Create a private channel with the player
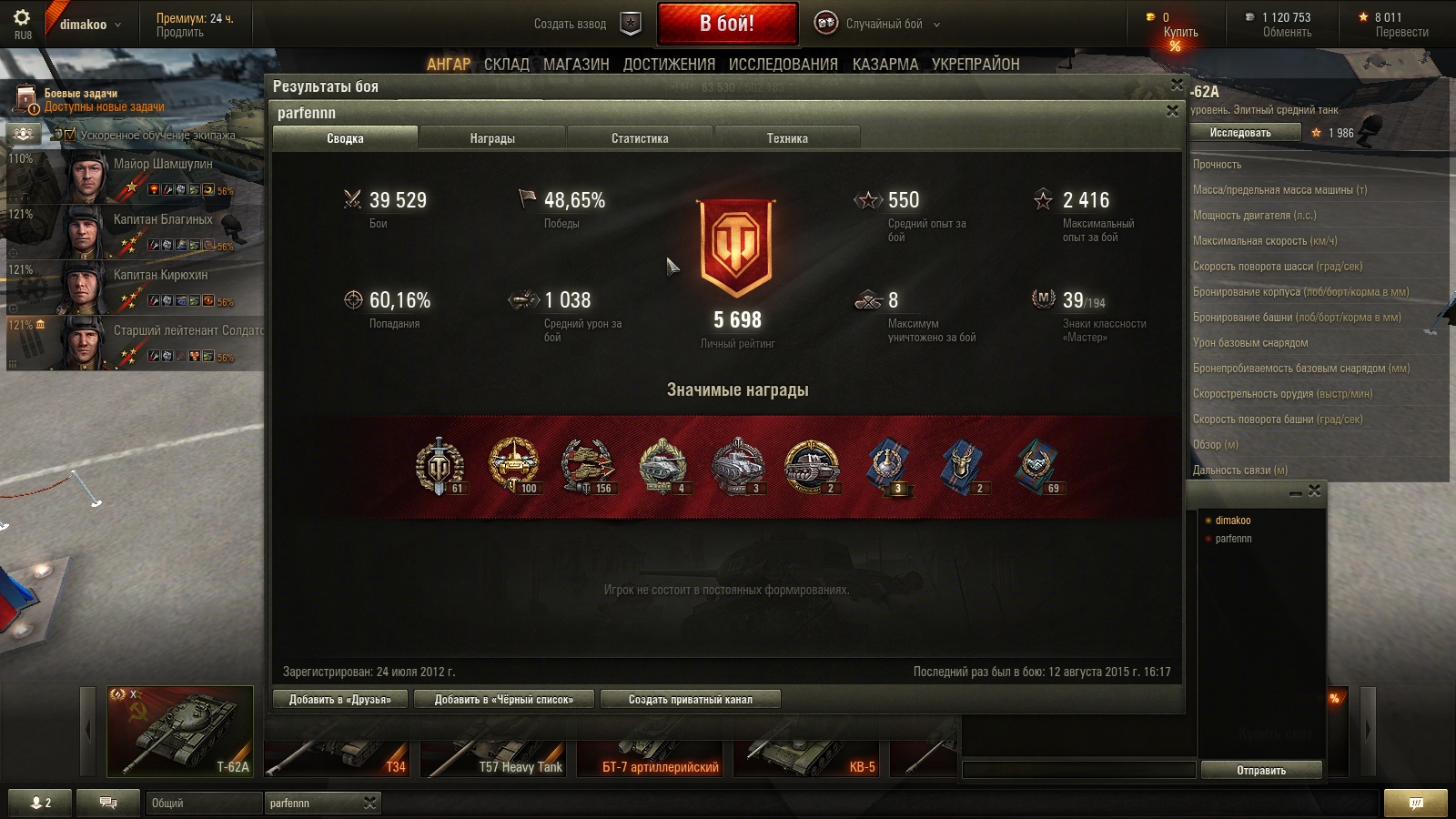The height and width of the screenshot is (819, 1456). [x=690, y=700]
